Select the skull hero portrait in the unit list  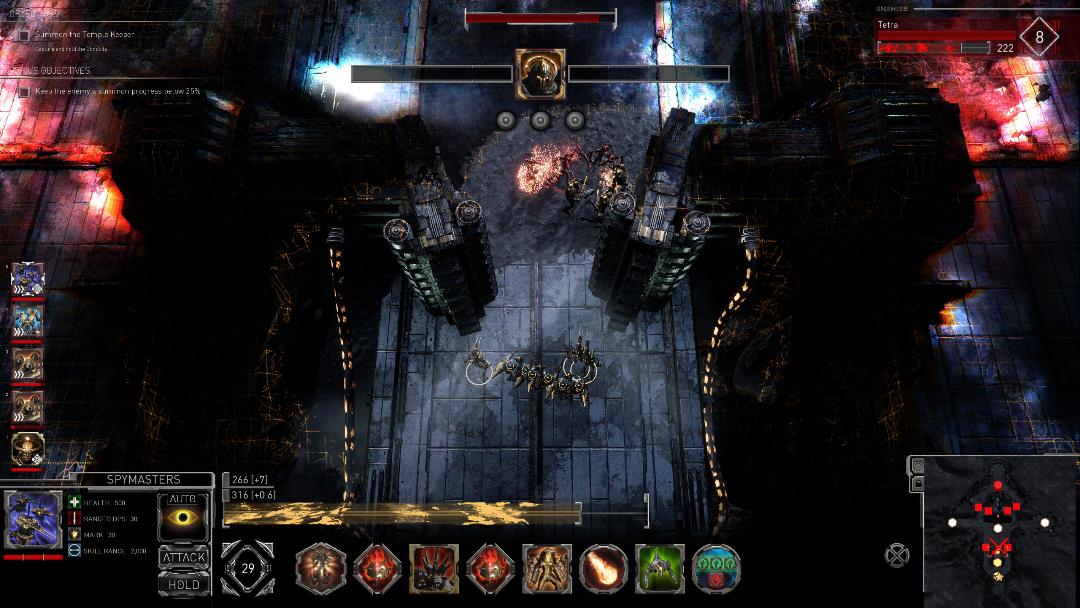coord(27,449)
